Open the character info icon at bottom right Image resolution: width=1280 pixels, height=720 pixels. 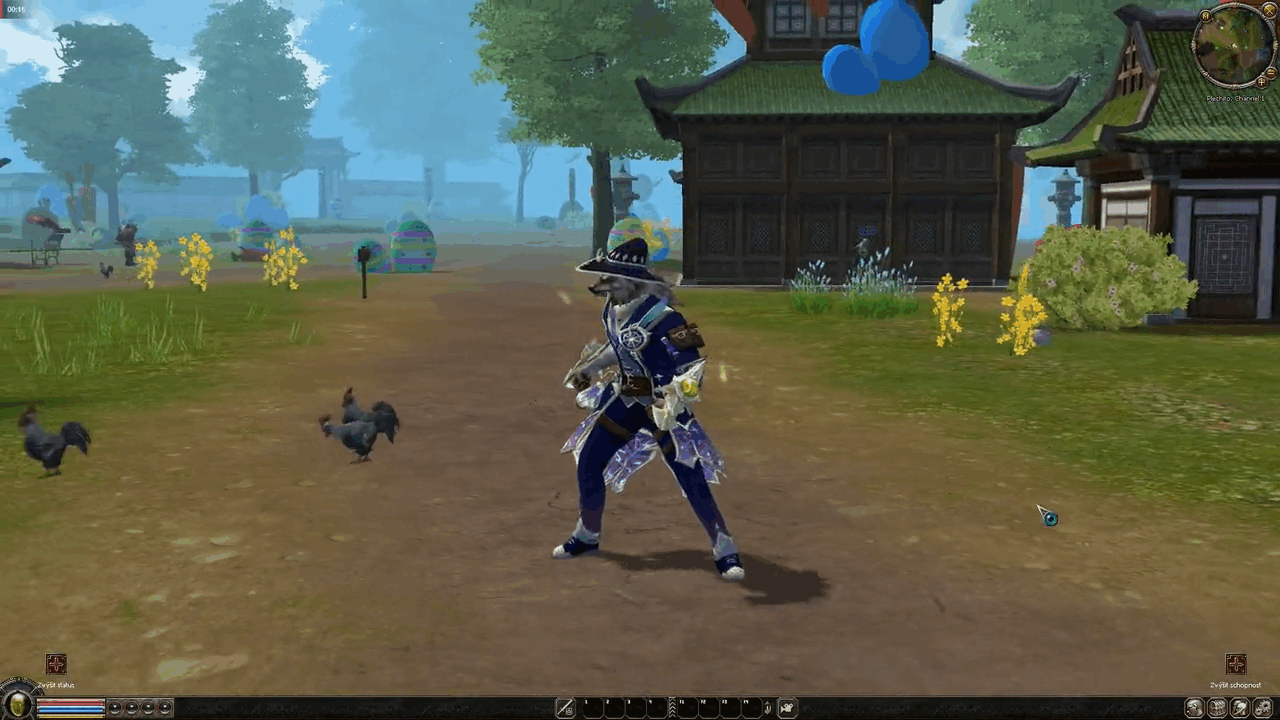(x=1193, y=707)
